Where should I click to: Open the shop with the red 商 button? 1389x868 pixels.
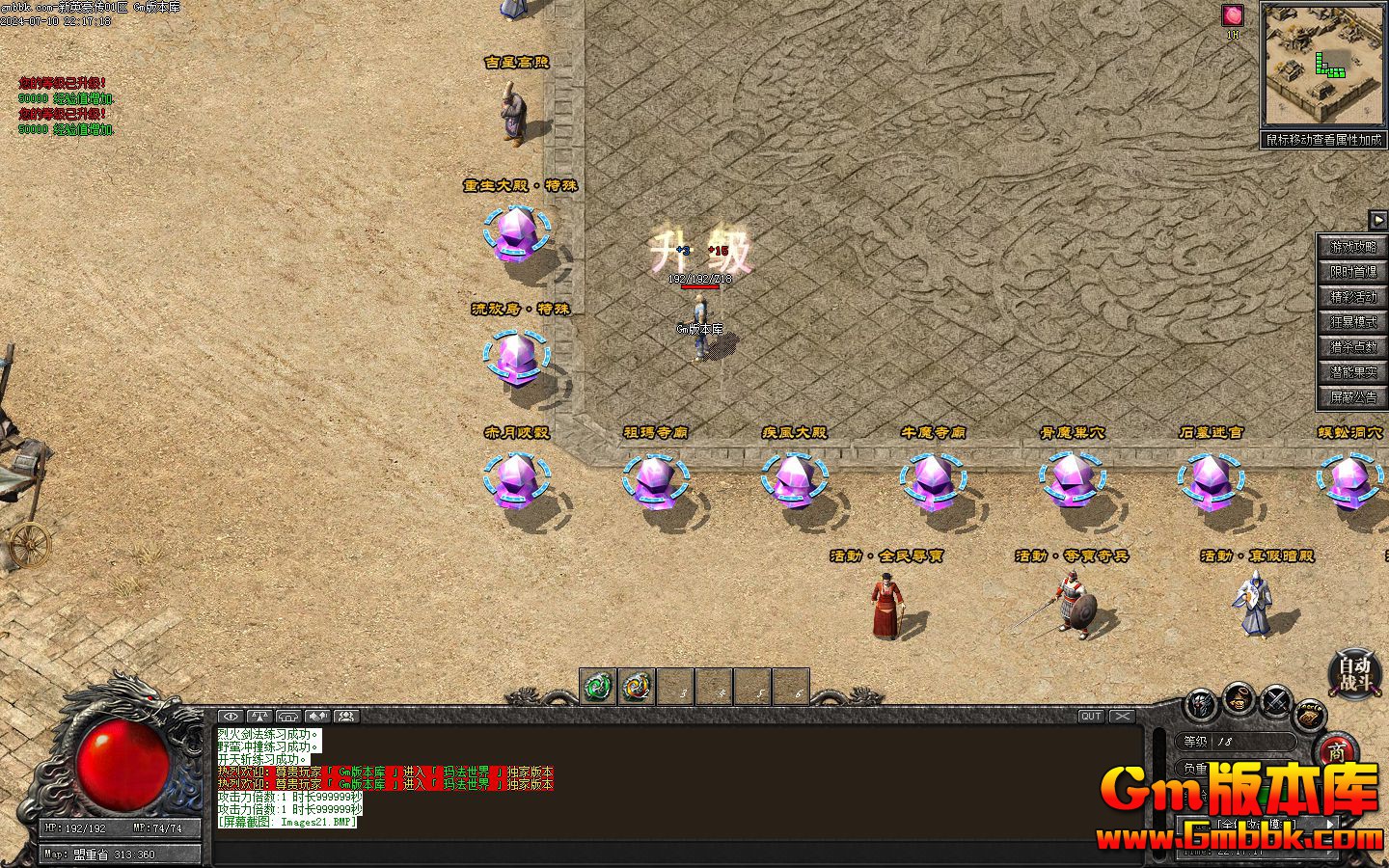pos(1336,751)
